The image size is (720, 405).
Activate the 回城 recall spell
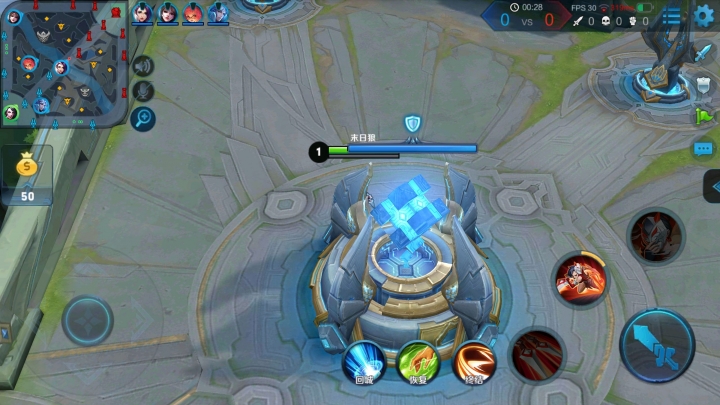tap(364, 362)
